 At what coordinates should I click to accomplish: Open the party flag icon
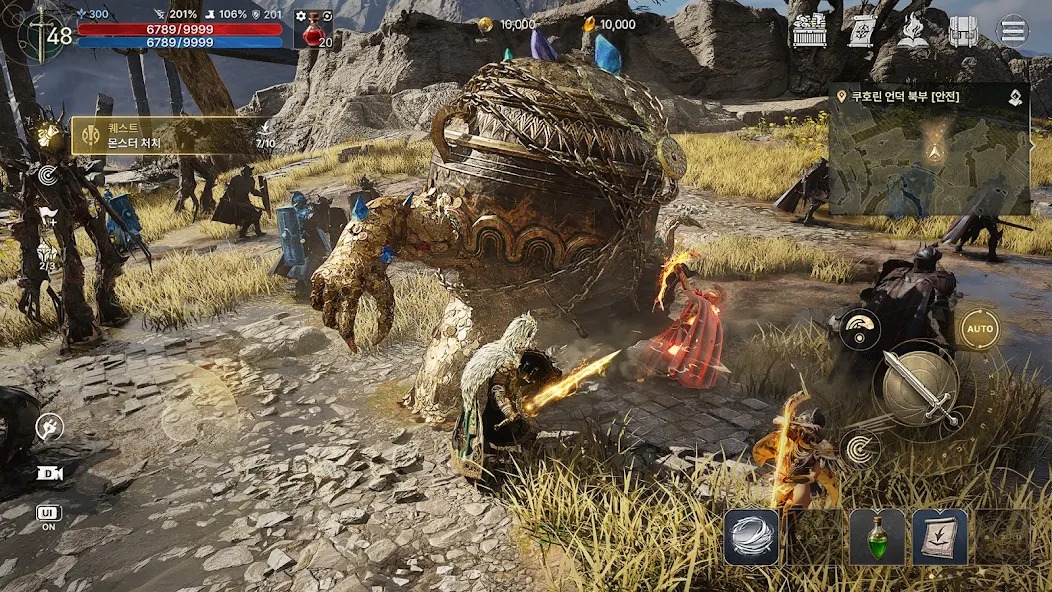tap(45, 216)
